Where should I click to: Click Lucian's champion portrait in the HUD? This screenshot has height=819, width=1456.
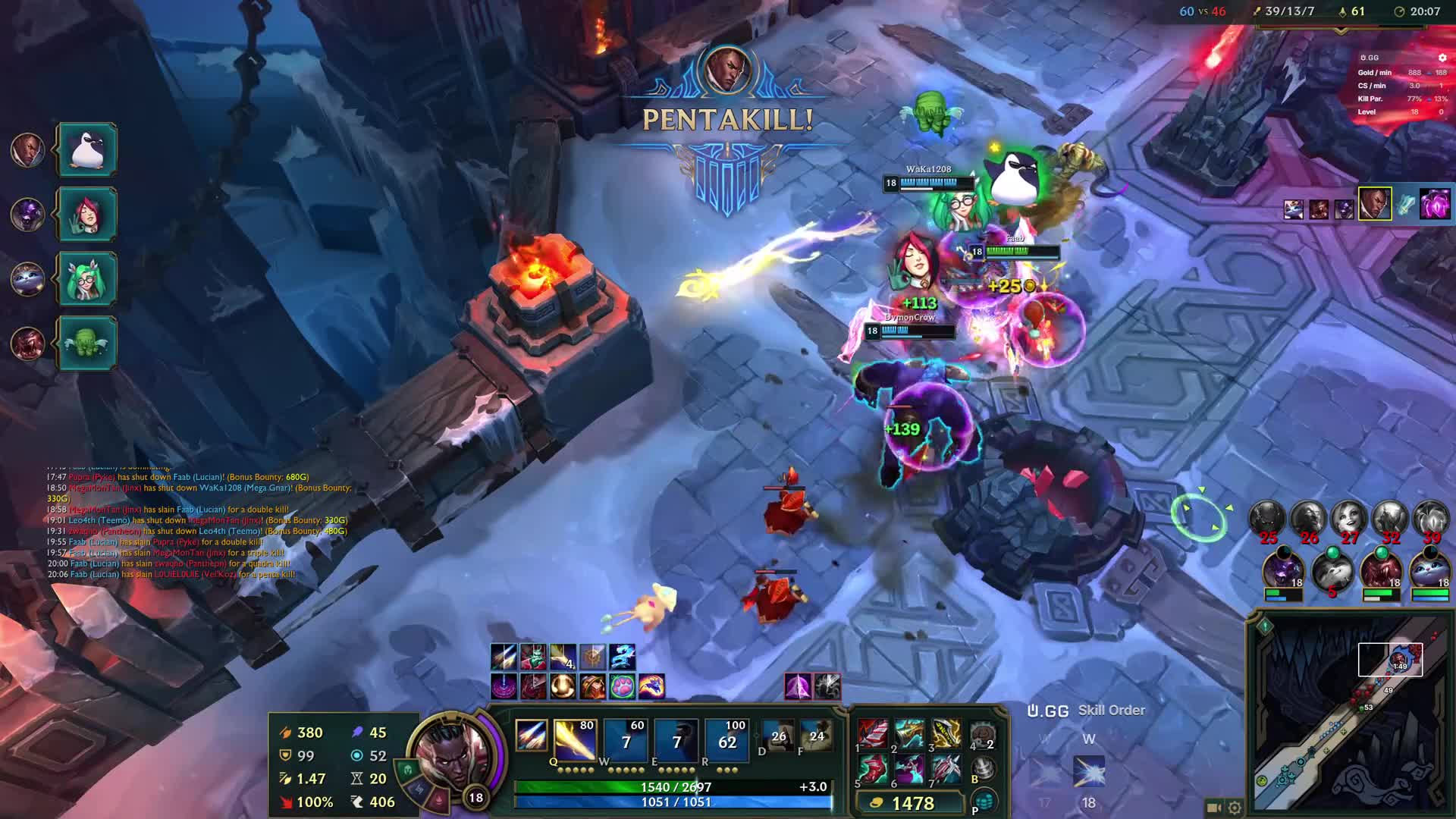(453, 755)
